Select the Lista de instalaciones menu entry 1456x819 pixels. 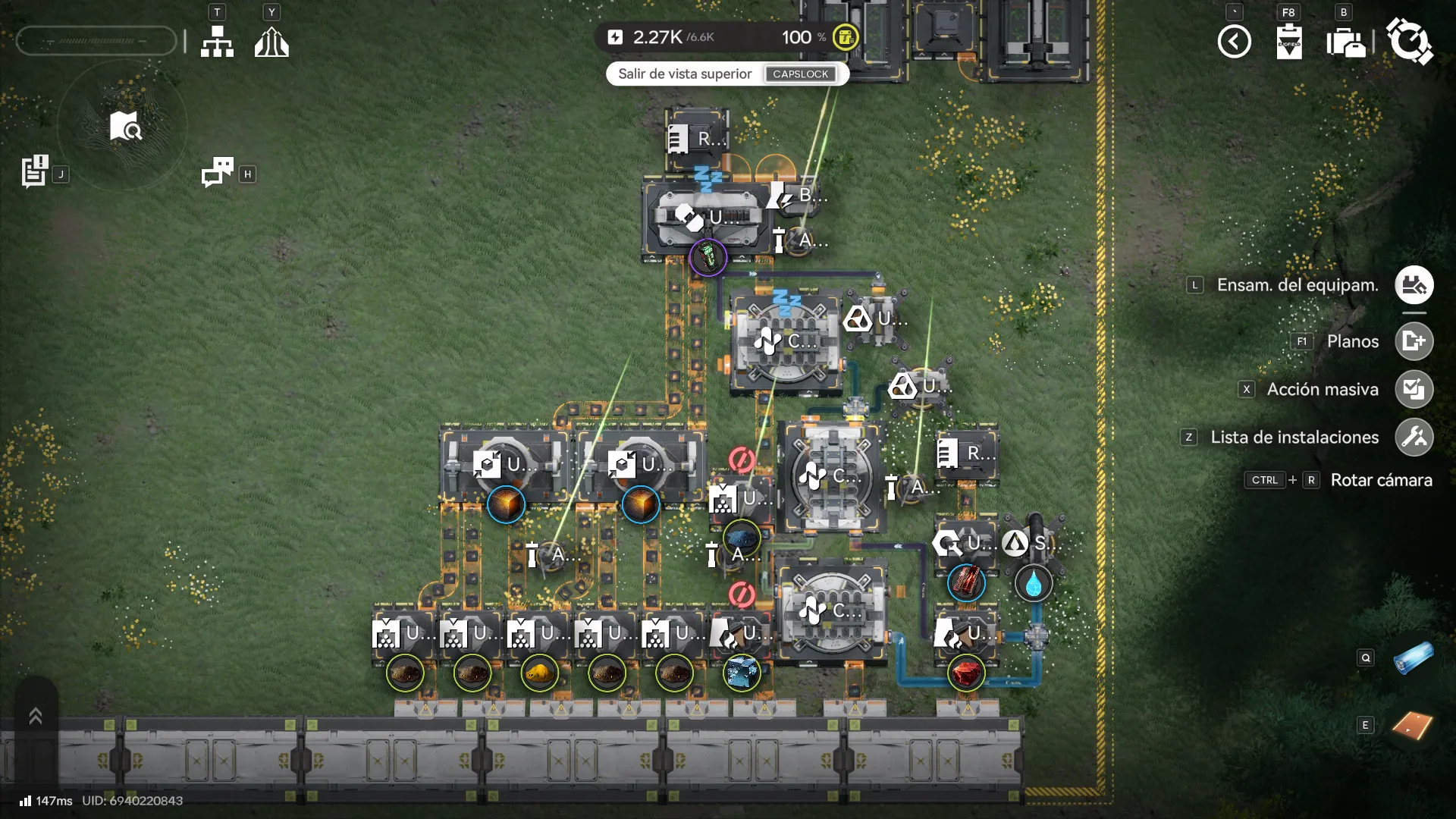click(x=1294, y=437)
